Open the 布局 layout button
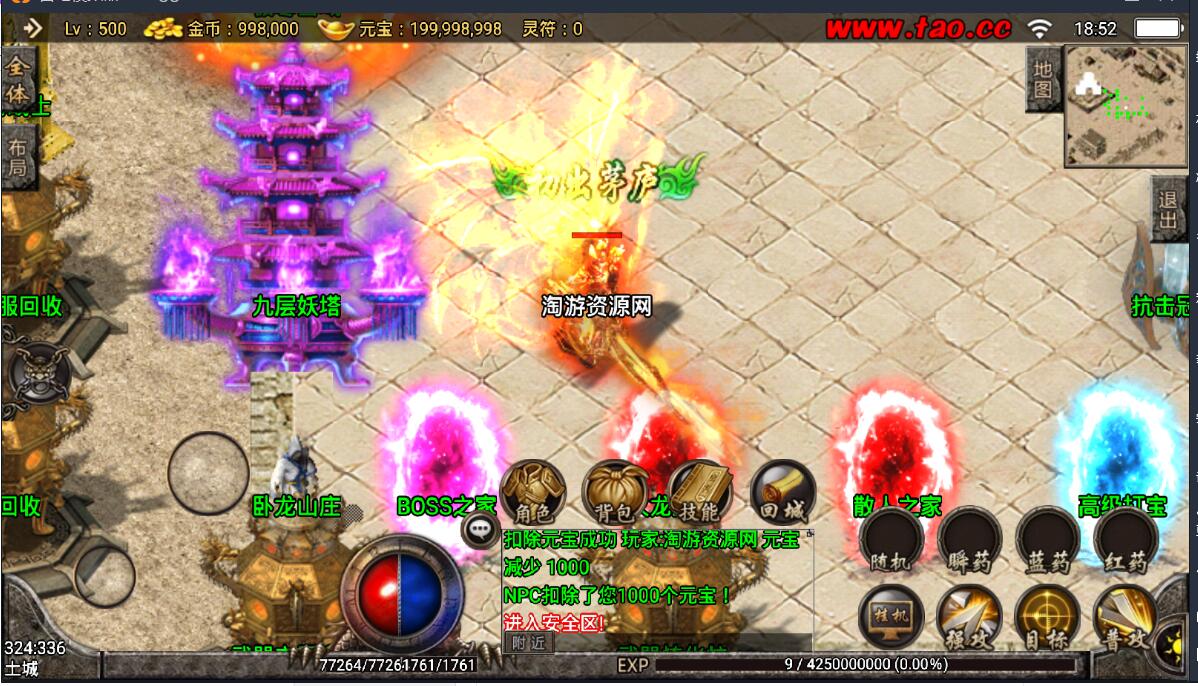This screenshot has width=1198, height=686. tap(18, 158)
